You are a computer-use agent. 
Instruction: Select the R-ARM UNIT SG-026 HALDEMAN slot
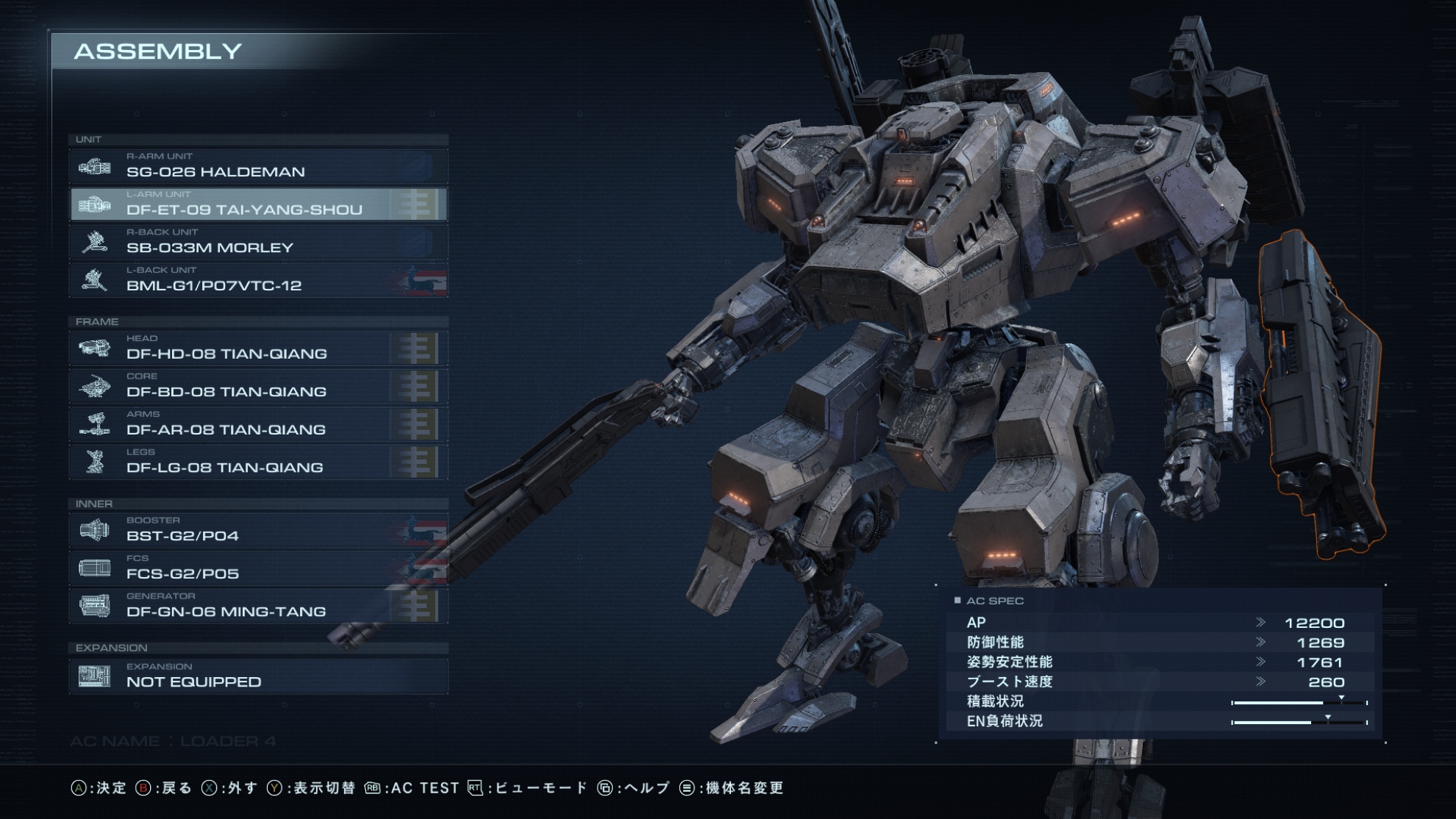[258, 166]
